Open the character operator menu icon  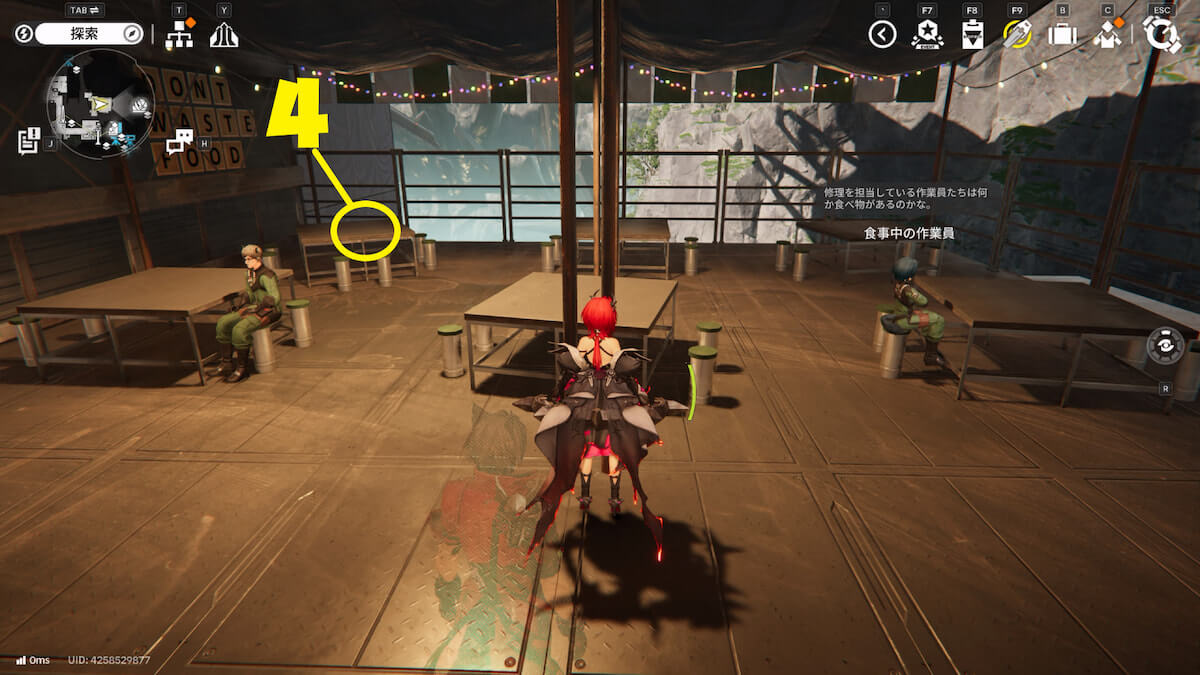[1107, 35]
